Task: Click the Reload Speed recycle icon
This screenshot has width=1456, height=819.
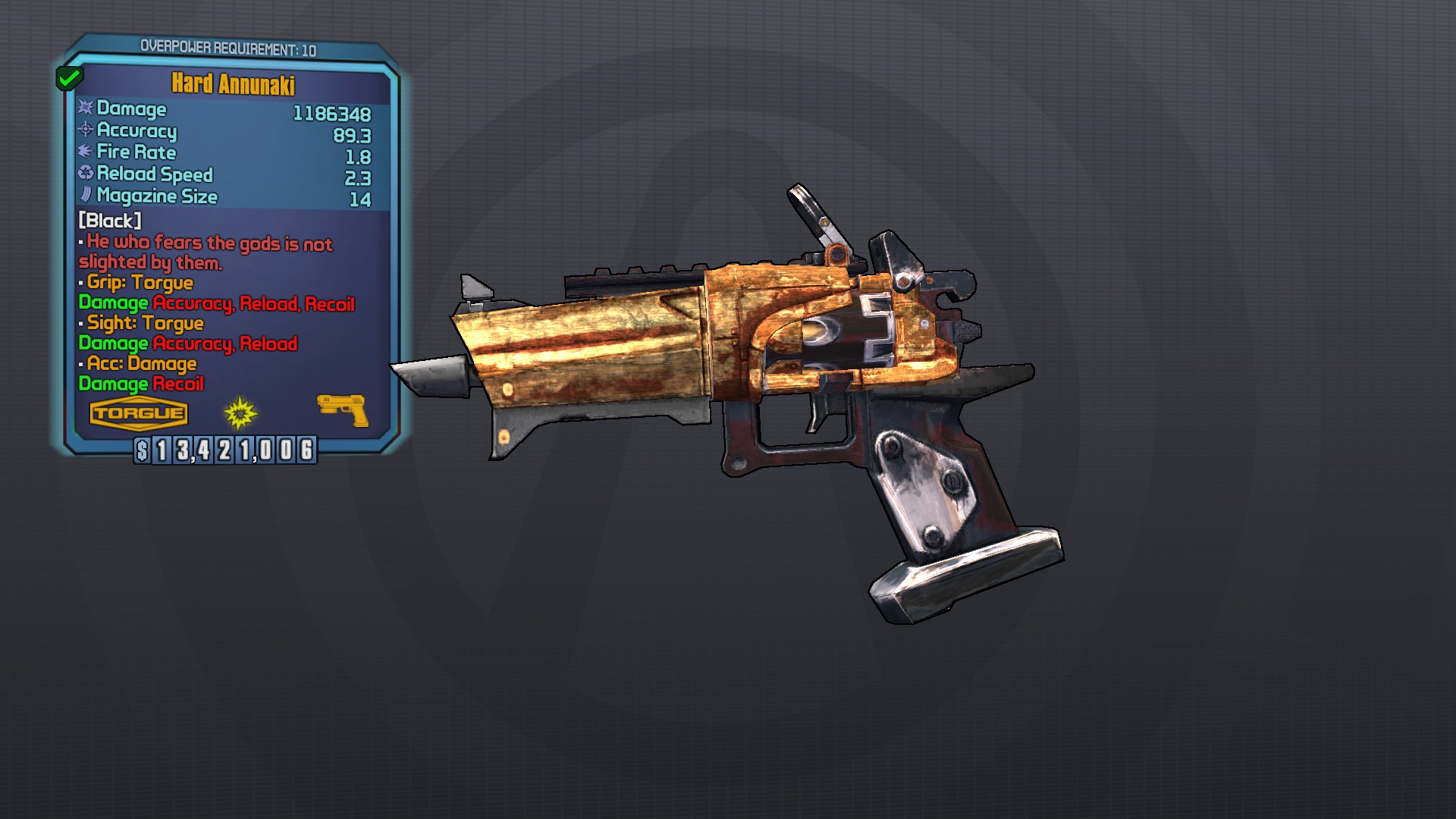Action: [x=85, y=174]
